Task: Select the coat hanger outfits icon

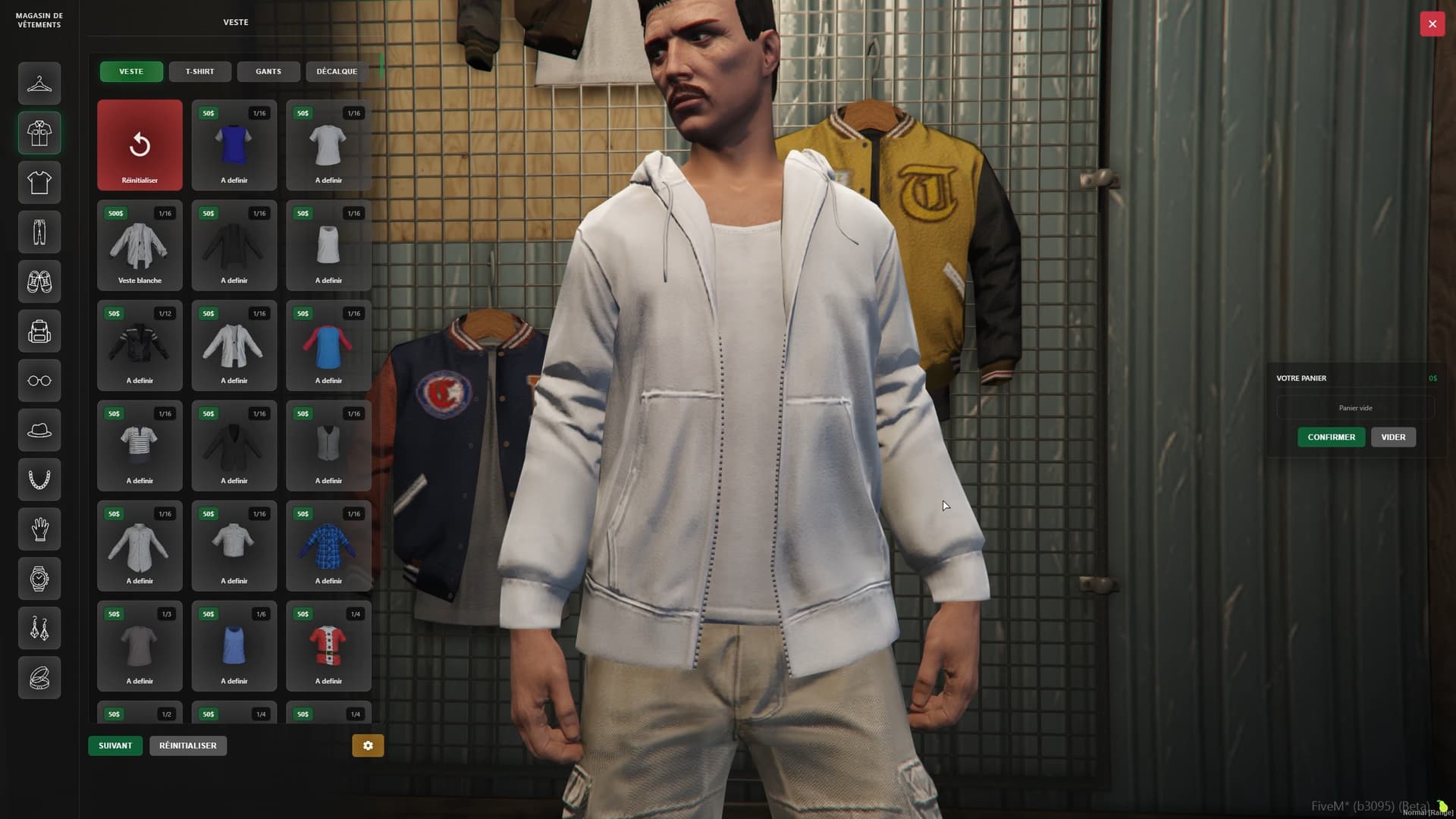Action: [x=39, y=83]
